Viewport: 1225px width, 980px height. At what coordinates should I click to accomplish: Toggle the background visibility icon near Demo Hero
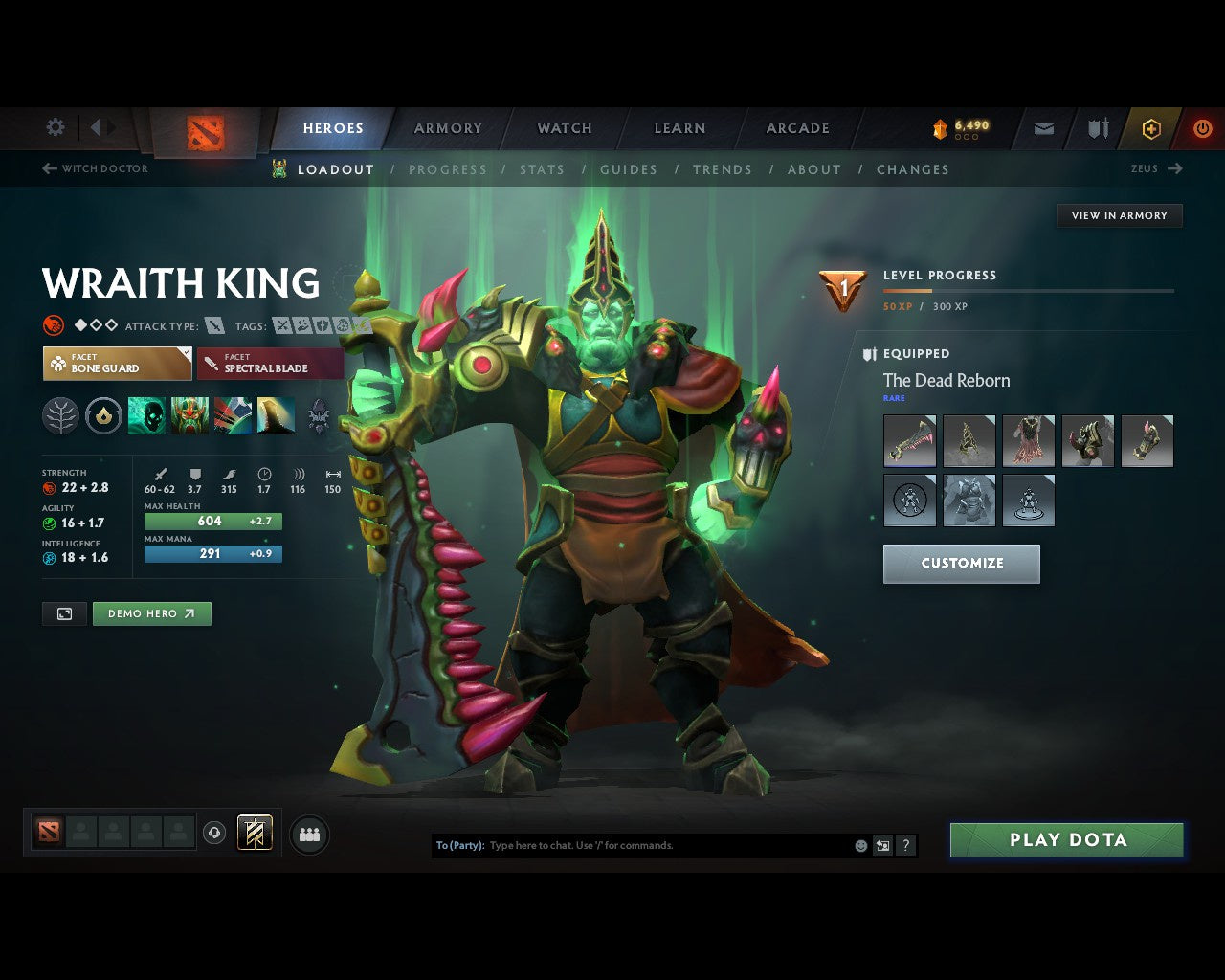tap(64, 613)
